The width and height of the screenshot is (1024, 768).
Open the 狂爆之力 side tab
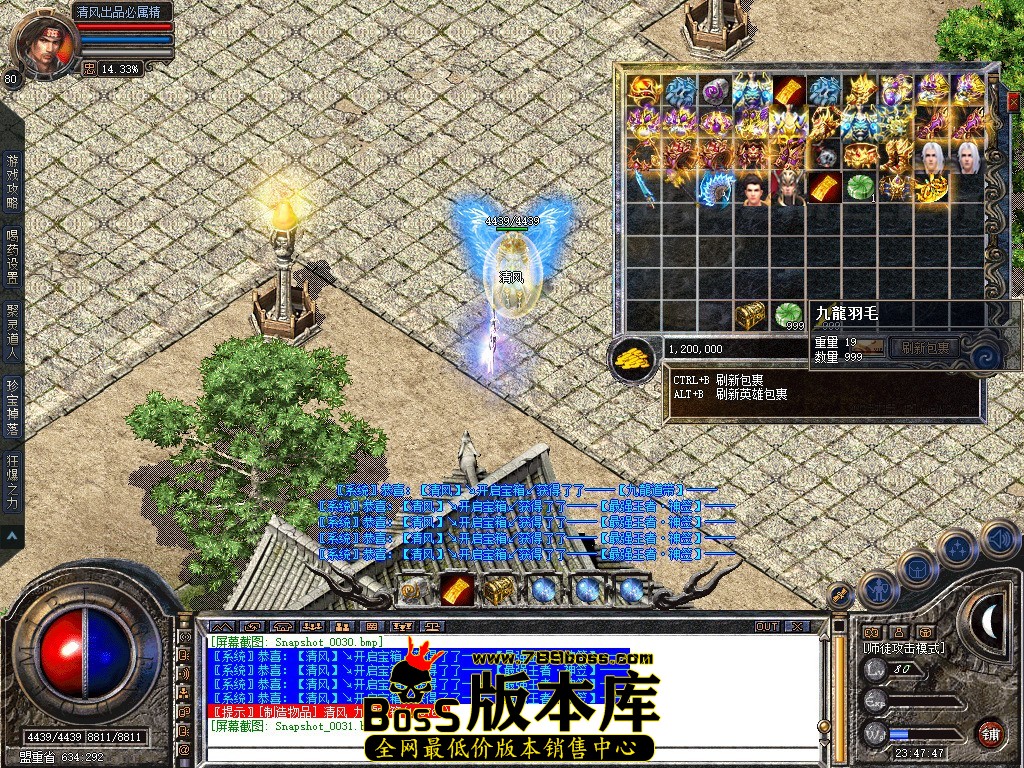12,484
